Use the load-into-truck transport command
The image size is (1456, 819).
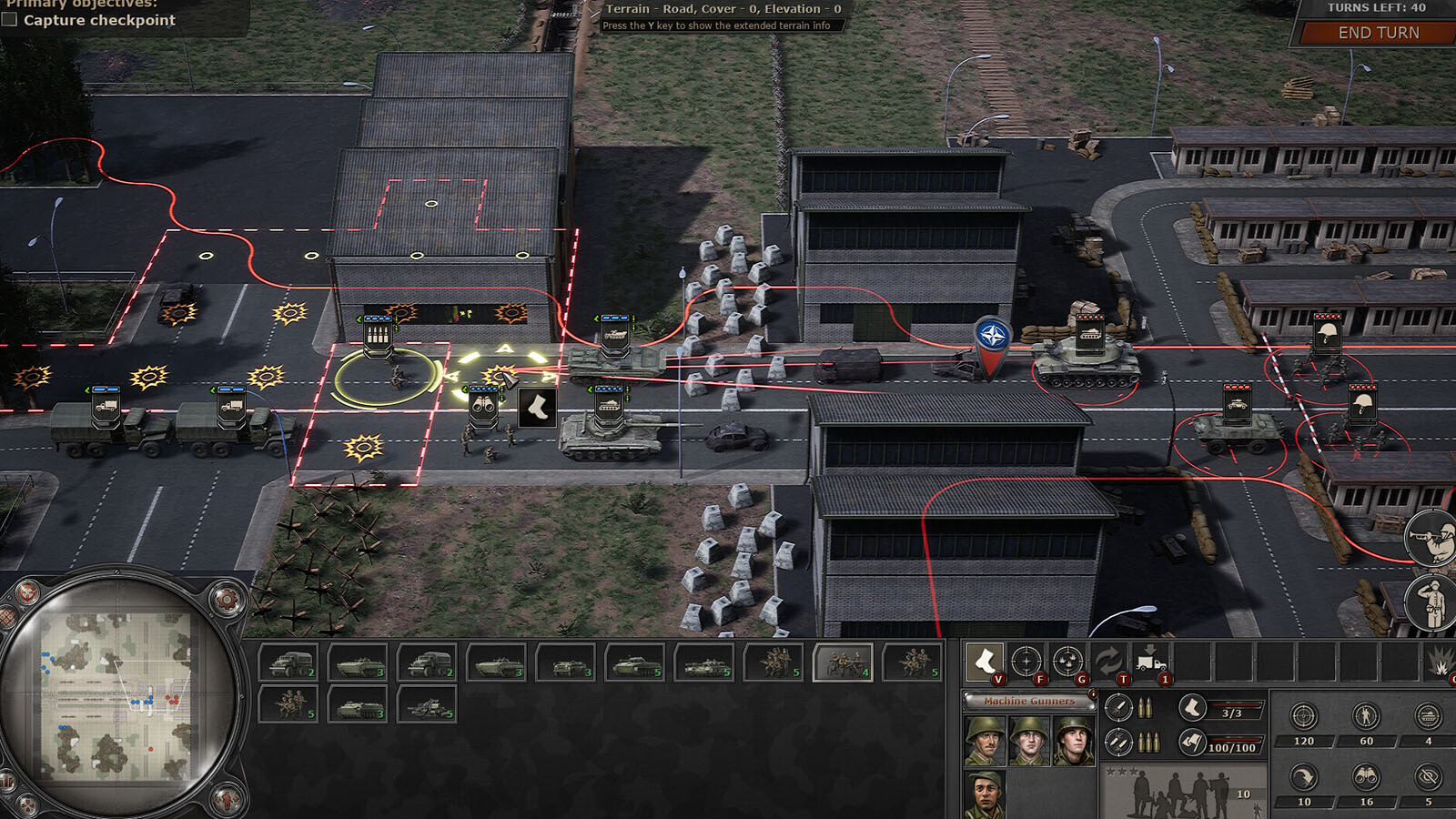[x=1149, y=662]
